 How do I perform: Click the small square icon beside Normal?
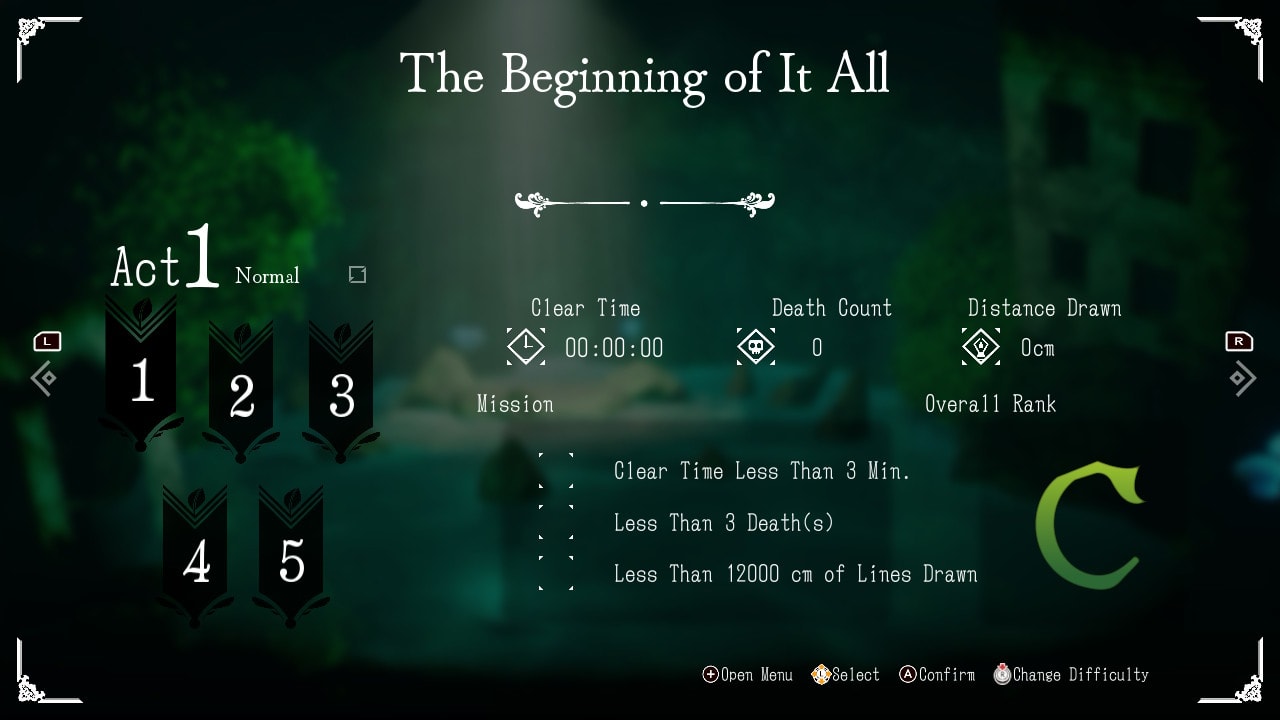coord(357,274)
